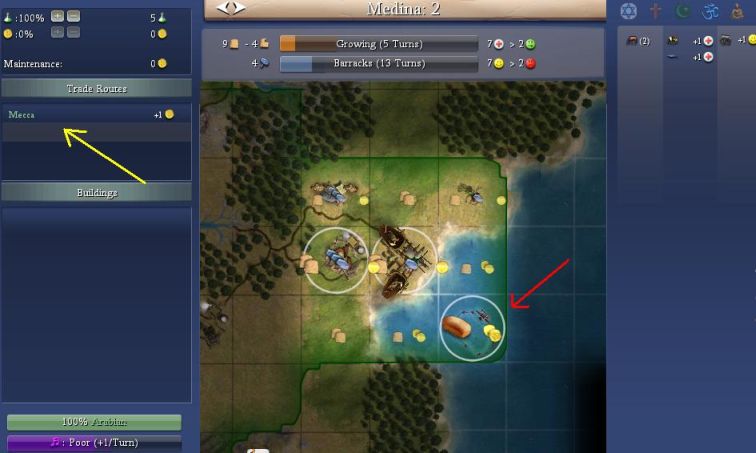Click the Barracks production bar
756x453 pixels.
coord(379,63)
